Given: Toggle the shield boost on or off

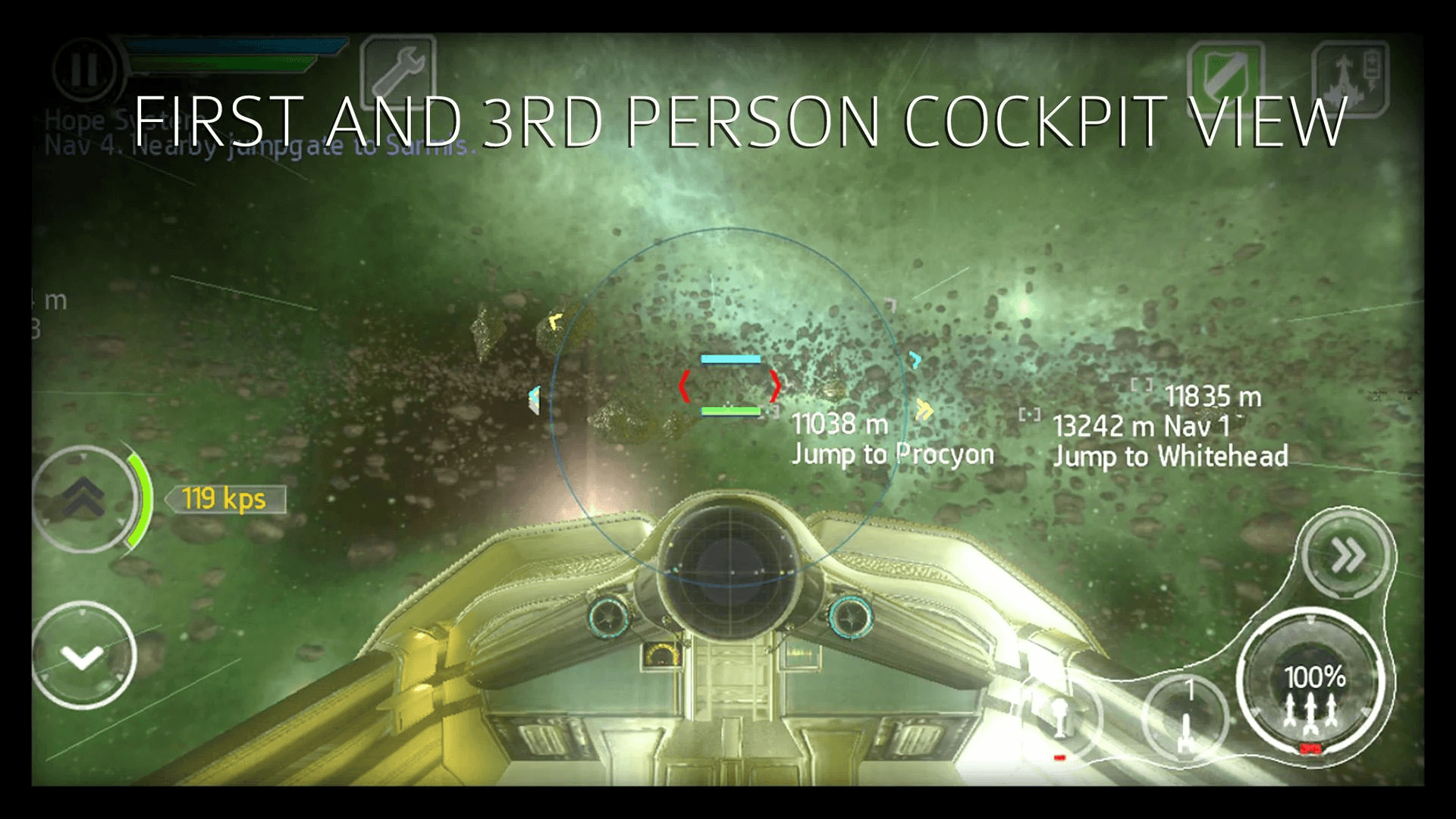Looking at the screenshot, I should coord(1227,72).
